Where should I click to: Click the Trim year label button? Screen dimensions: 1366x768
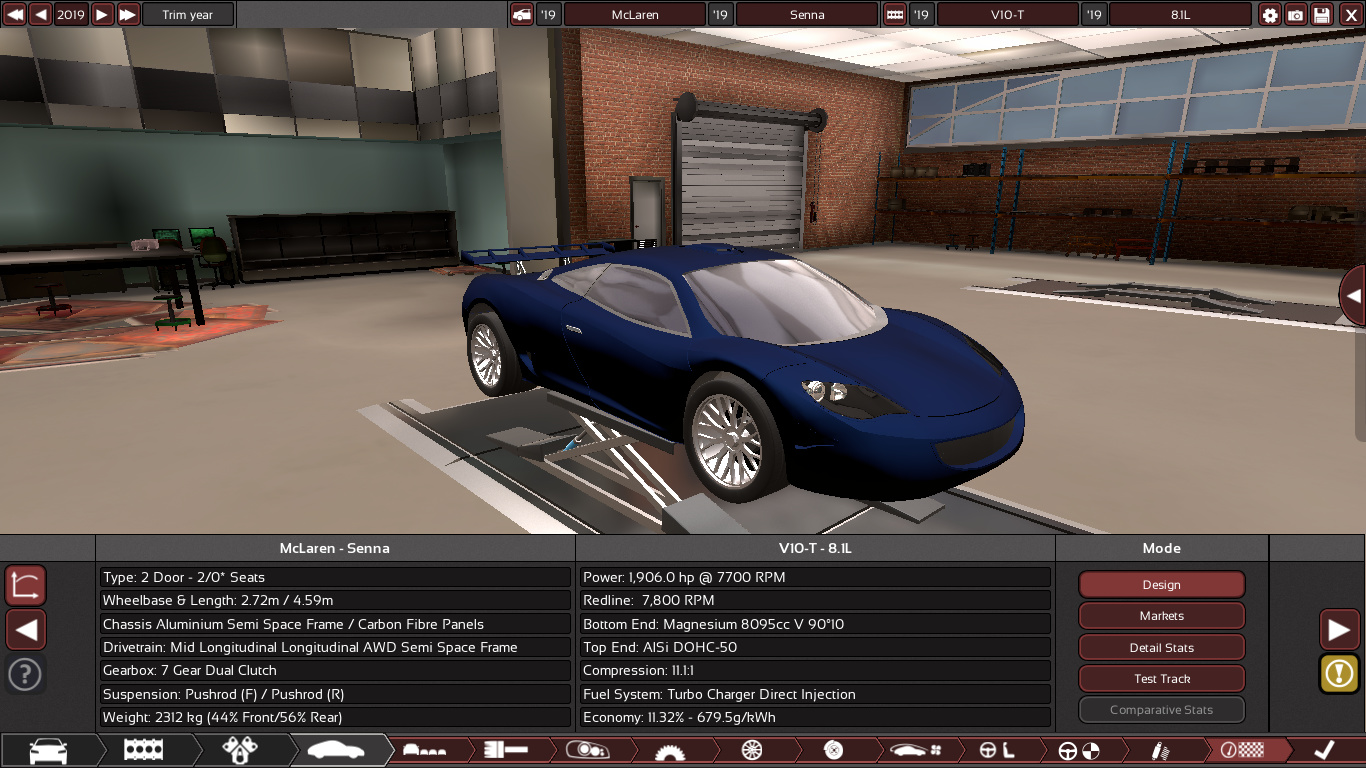coord(188,15)
